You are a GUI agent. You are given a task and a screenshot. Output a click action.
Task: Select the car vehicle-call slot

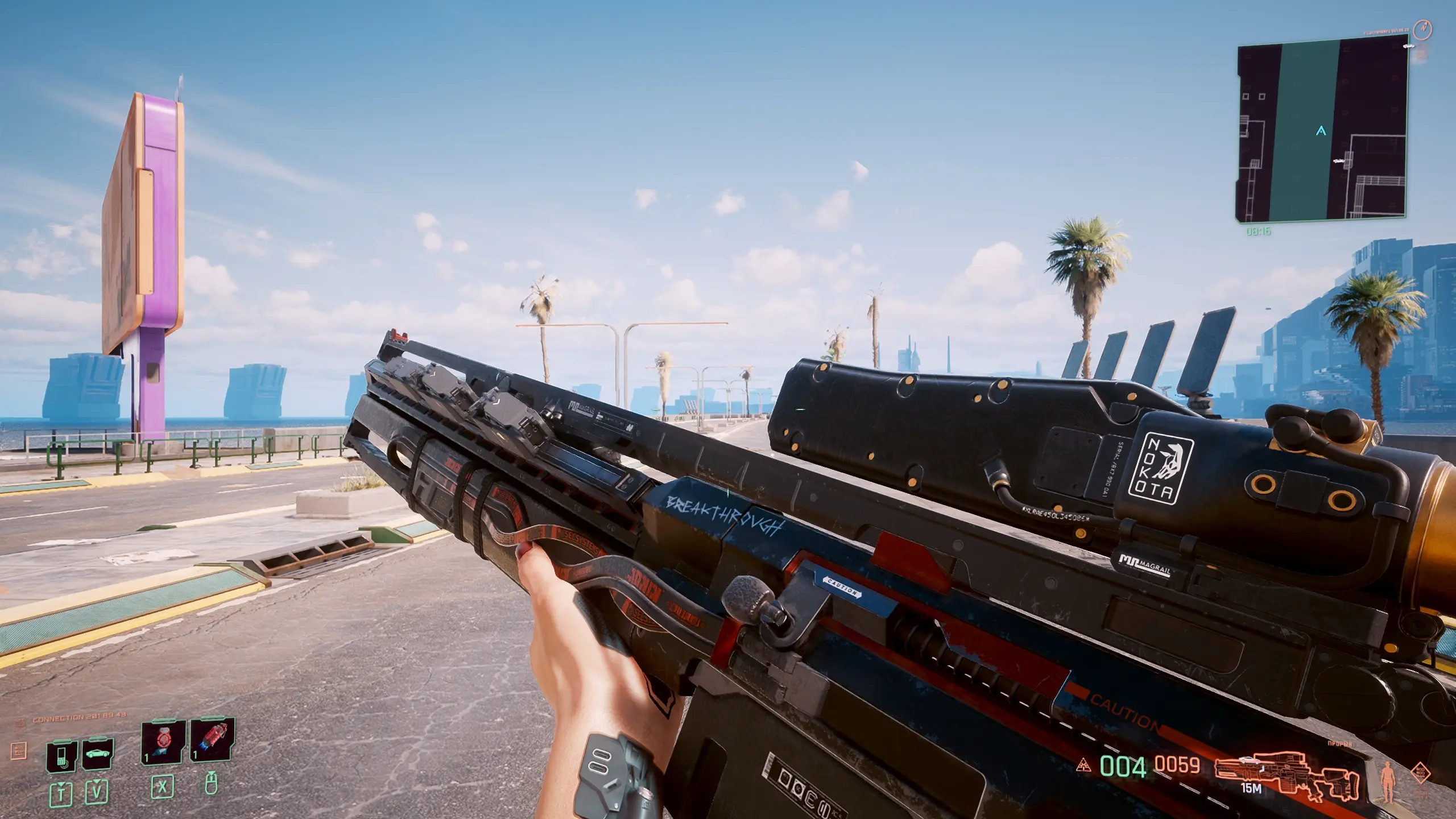click(97, 755)
